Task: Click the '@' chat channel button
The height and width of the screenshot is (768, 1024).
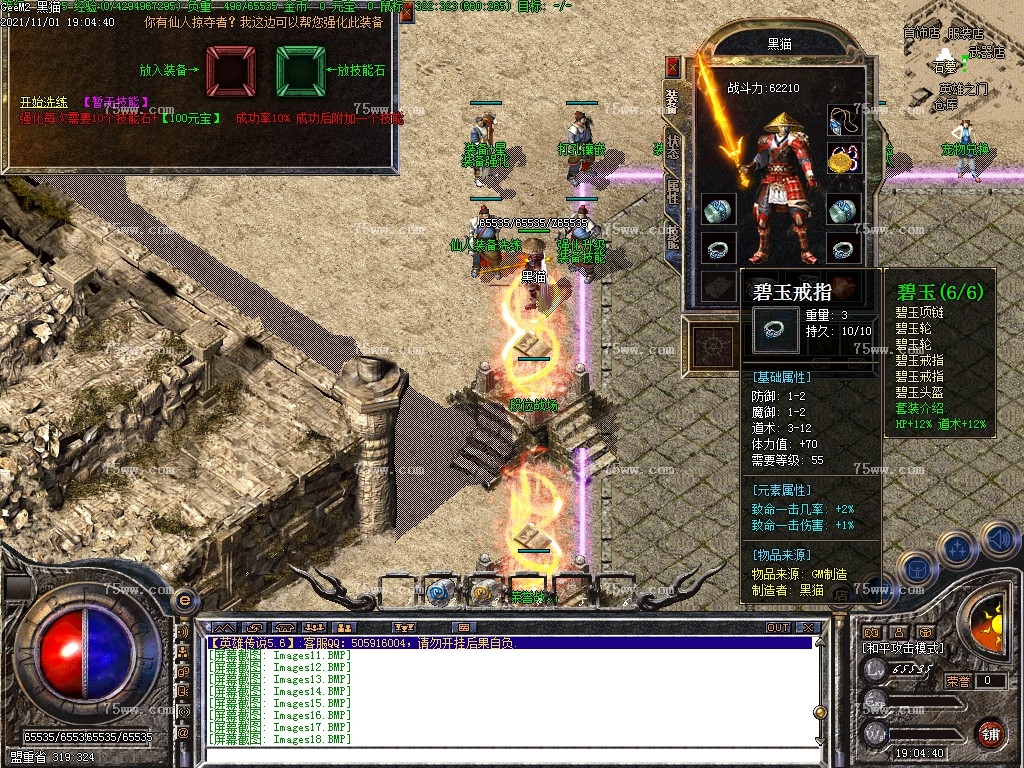Action: pos(184,733)
